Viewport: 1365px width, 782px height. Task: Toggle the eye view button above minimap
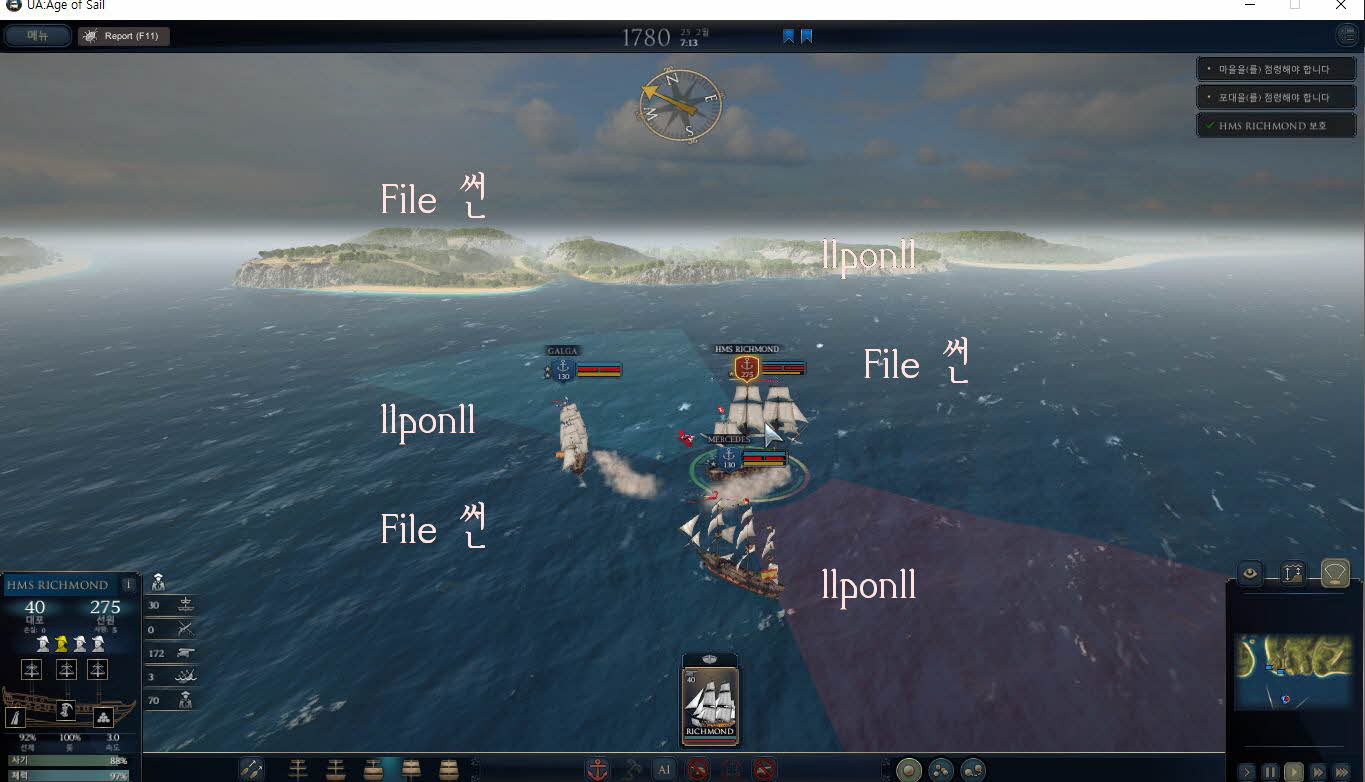pos(1249,573)
